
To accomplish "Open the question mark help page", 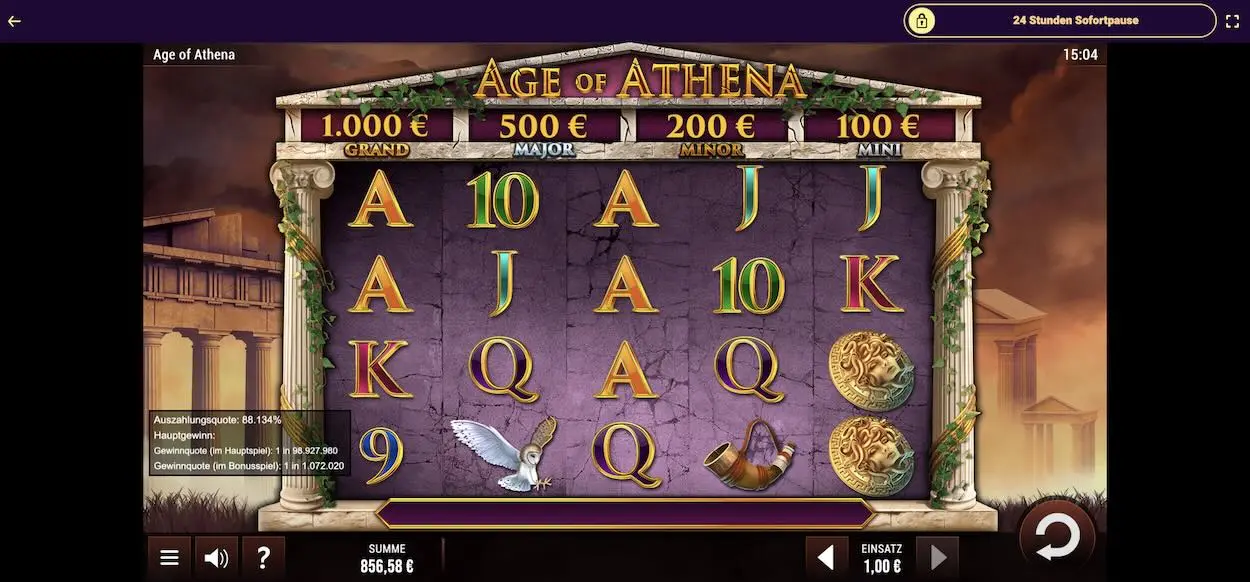I will (263, 558).
